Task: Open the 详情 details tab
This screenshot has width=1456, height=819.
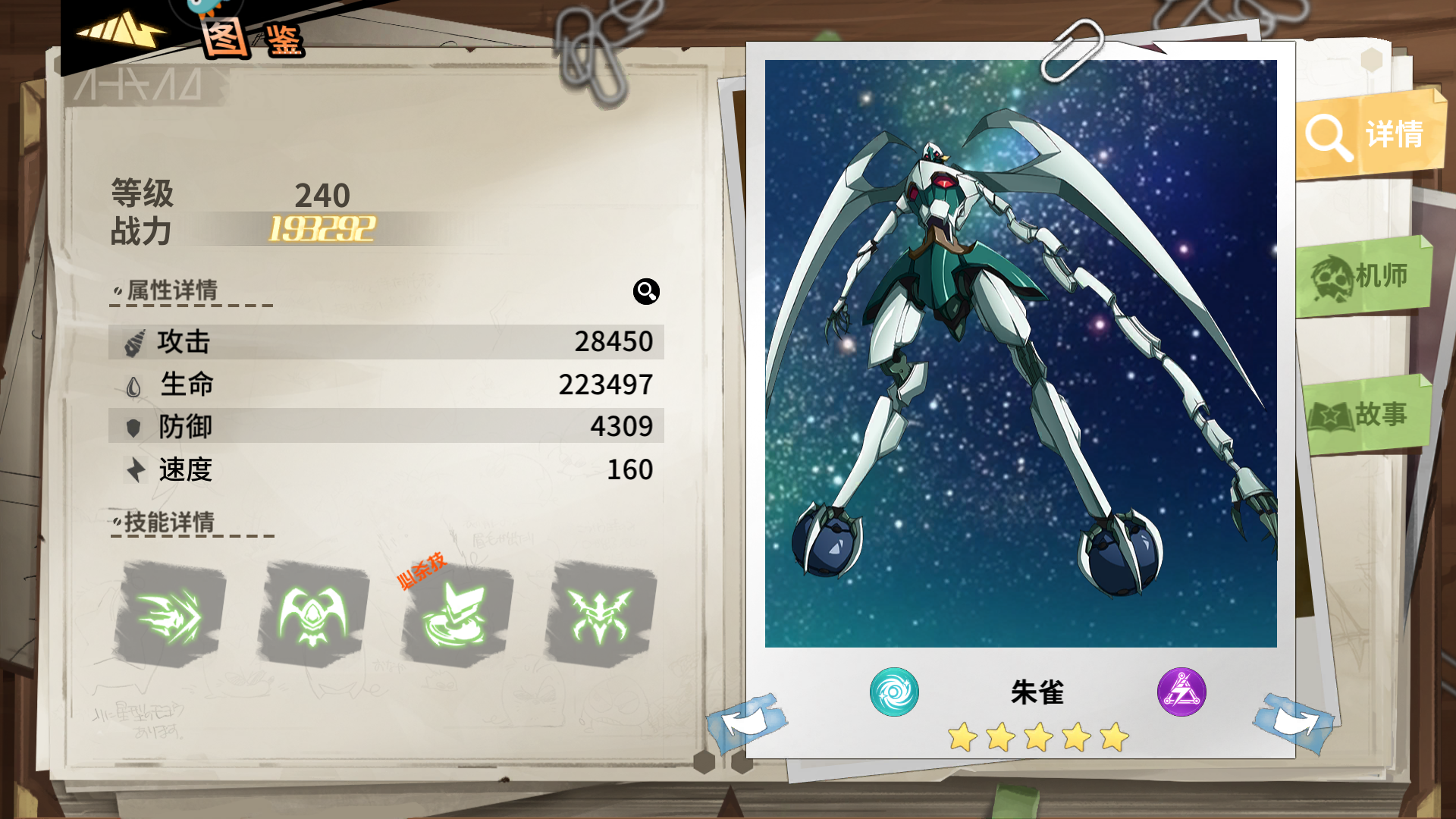Action: [x=1368, y=135]
